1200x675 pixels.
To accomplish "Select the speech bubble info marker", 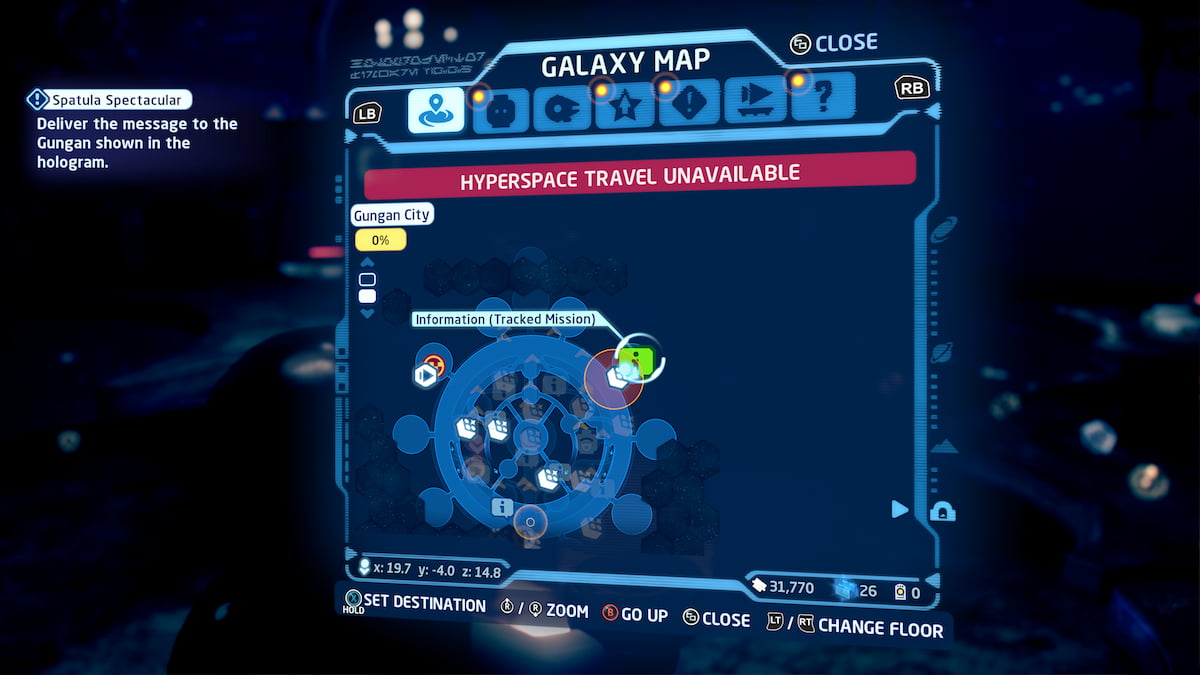I will 502,507.
